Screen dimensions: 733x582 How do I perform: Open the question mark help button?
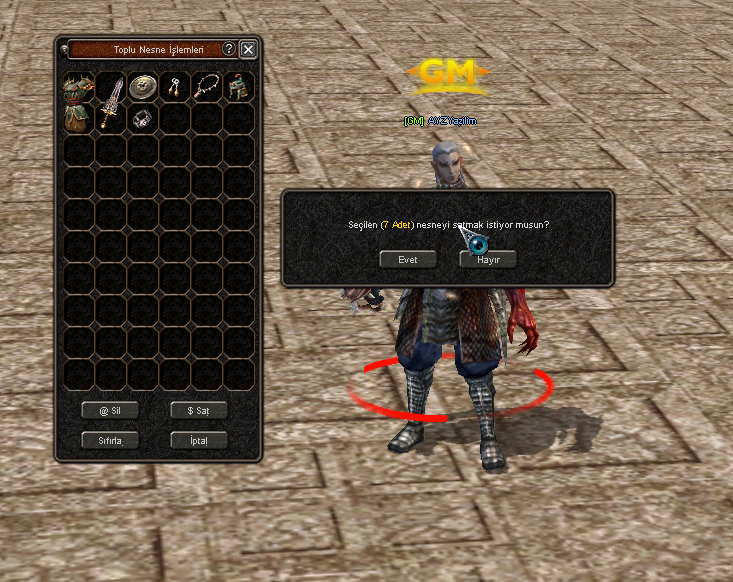click(229, 49)
